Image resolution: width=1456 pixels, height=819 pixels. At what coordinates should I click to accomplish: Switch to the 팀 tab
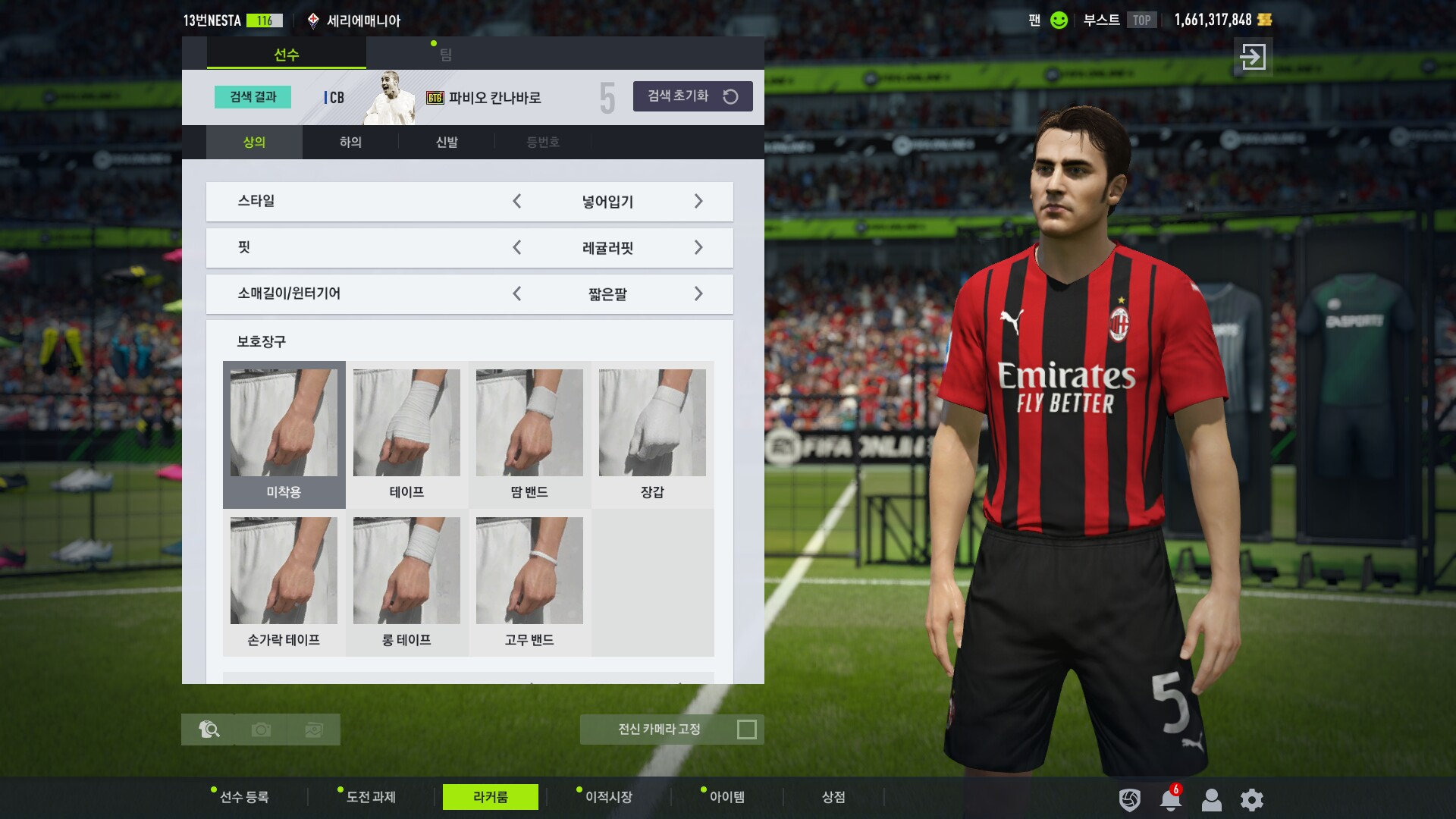pyautogui.click(x=445, y=55)
